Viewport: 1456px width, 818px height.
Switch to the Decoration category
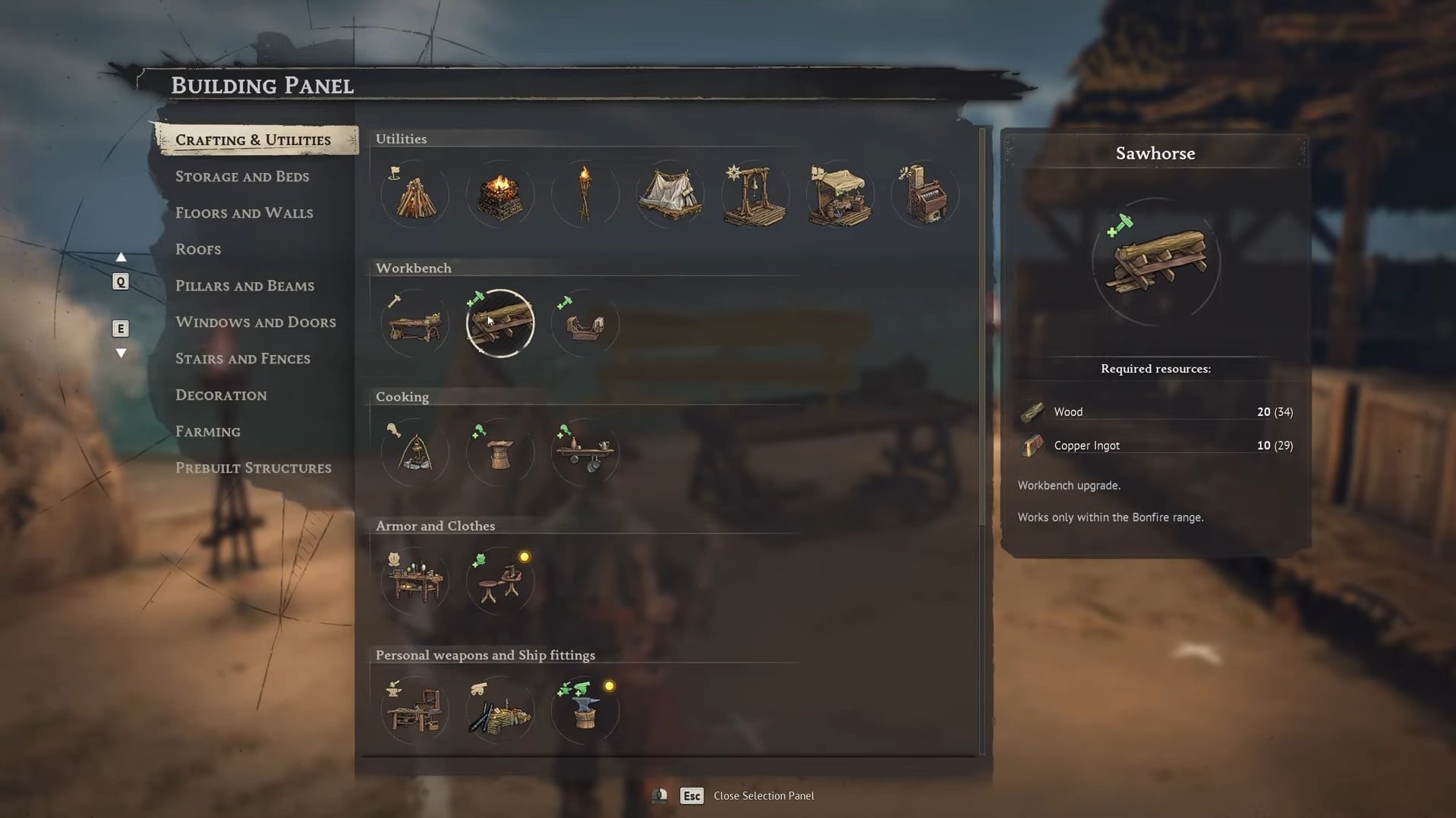tap(221, 395)
